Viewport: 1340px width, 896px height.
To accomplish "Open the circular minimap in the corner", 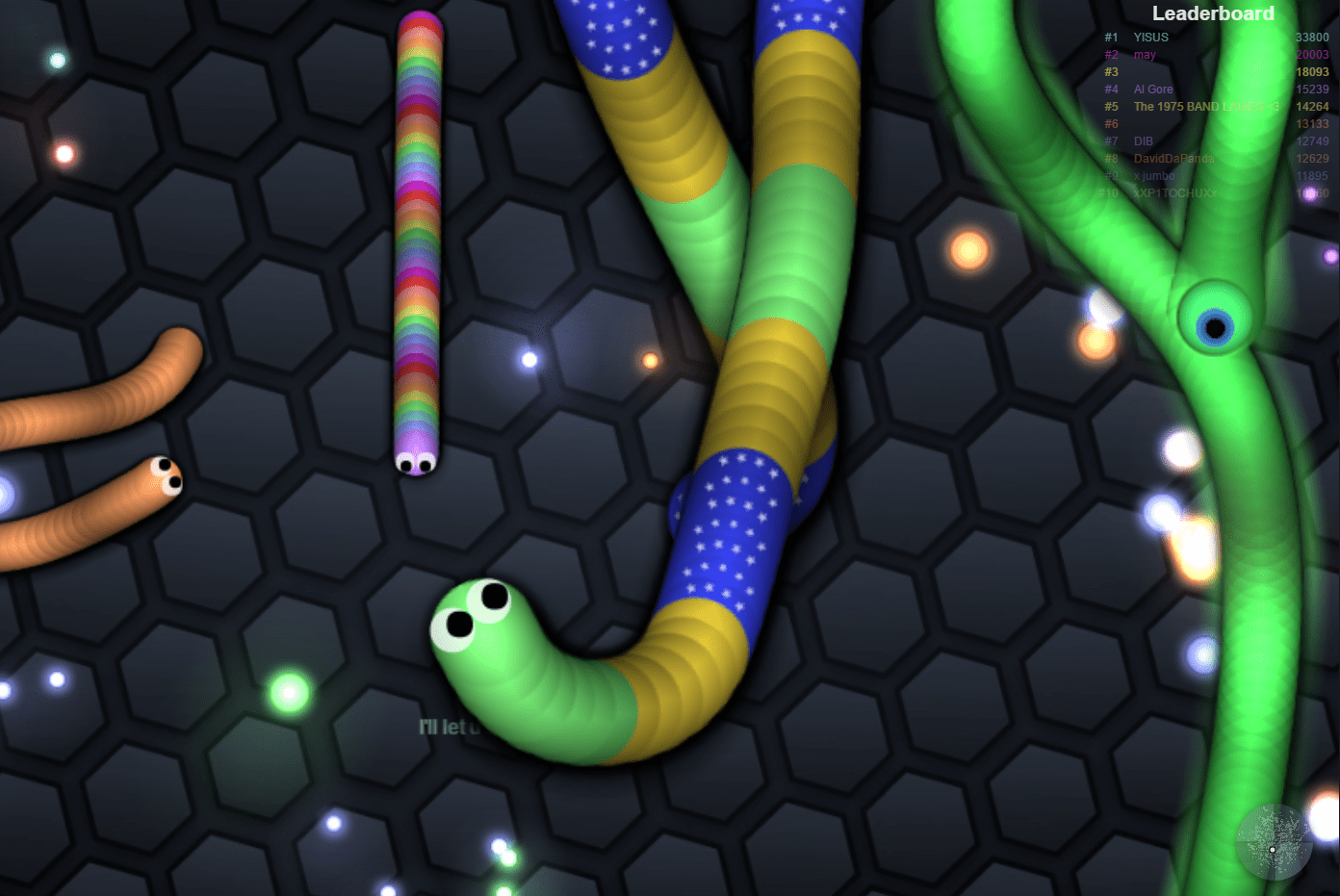I will pyautogui.click(x=1274, y=842).
